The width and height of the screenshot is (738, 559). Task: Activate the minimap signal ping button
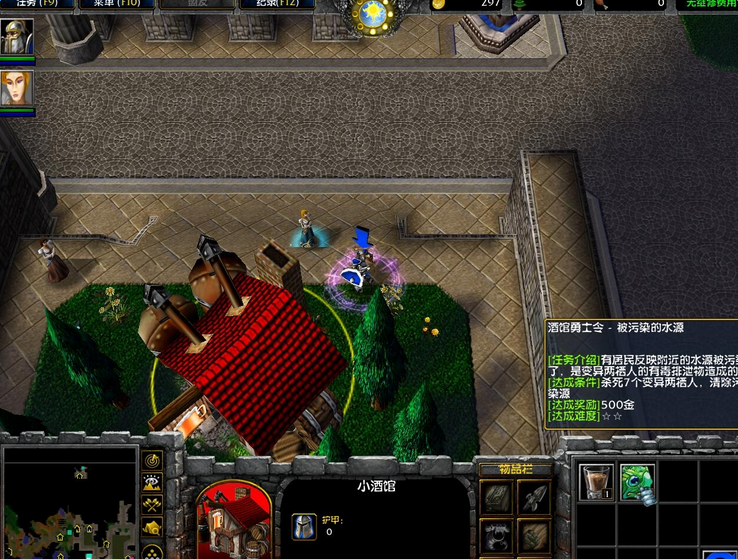point(152,461)
